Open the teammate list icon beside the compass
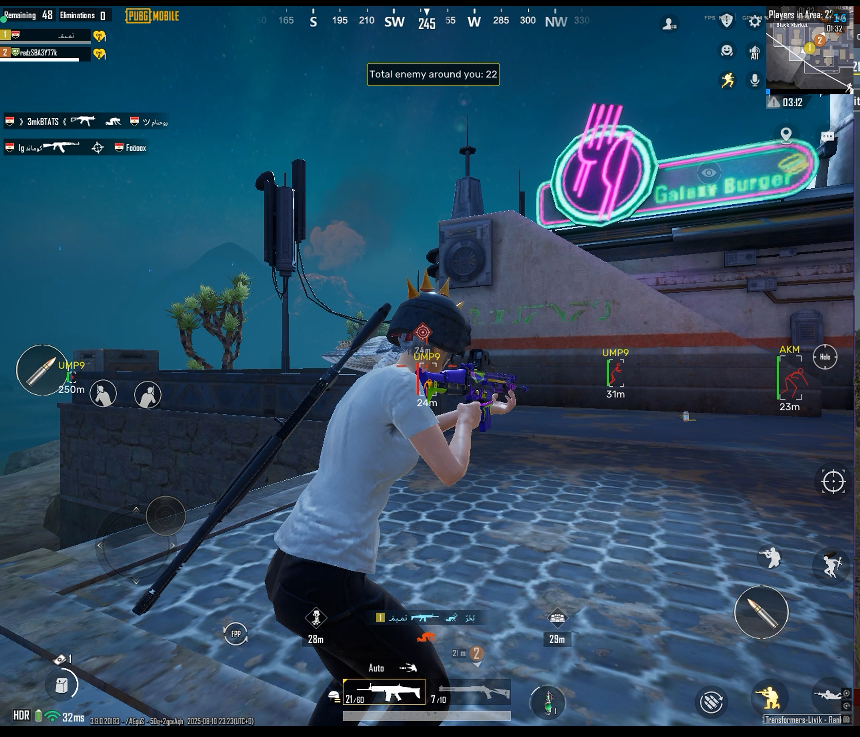The image size is (860, 737). tap(669, 24)
